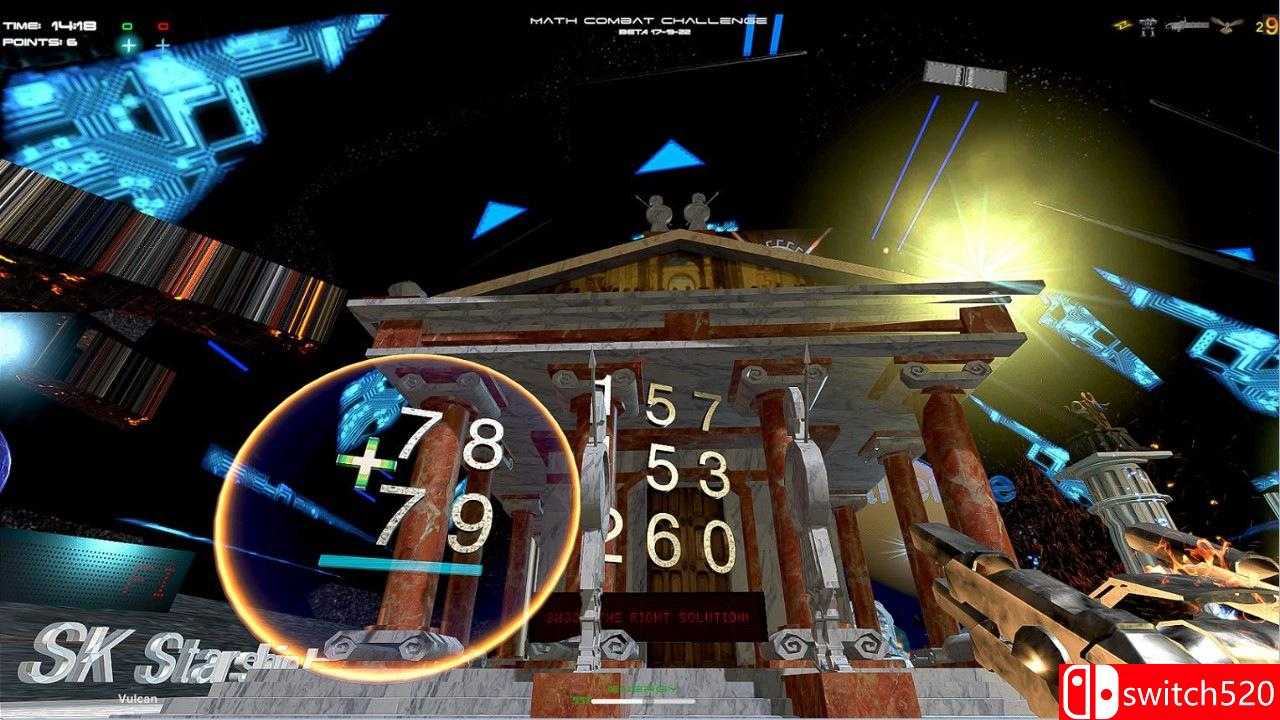Click the green square indicator next to TIME
The height and width of the screenshot is (720, 1280).
(x=128, y=26)
